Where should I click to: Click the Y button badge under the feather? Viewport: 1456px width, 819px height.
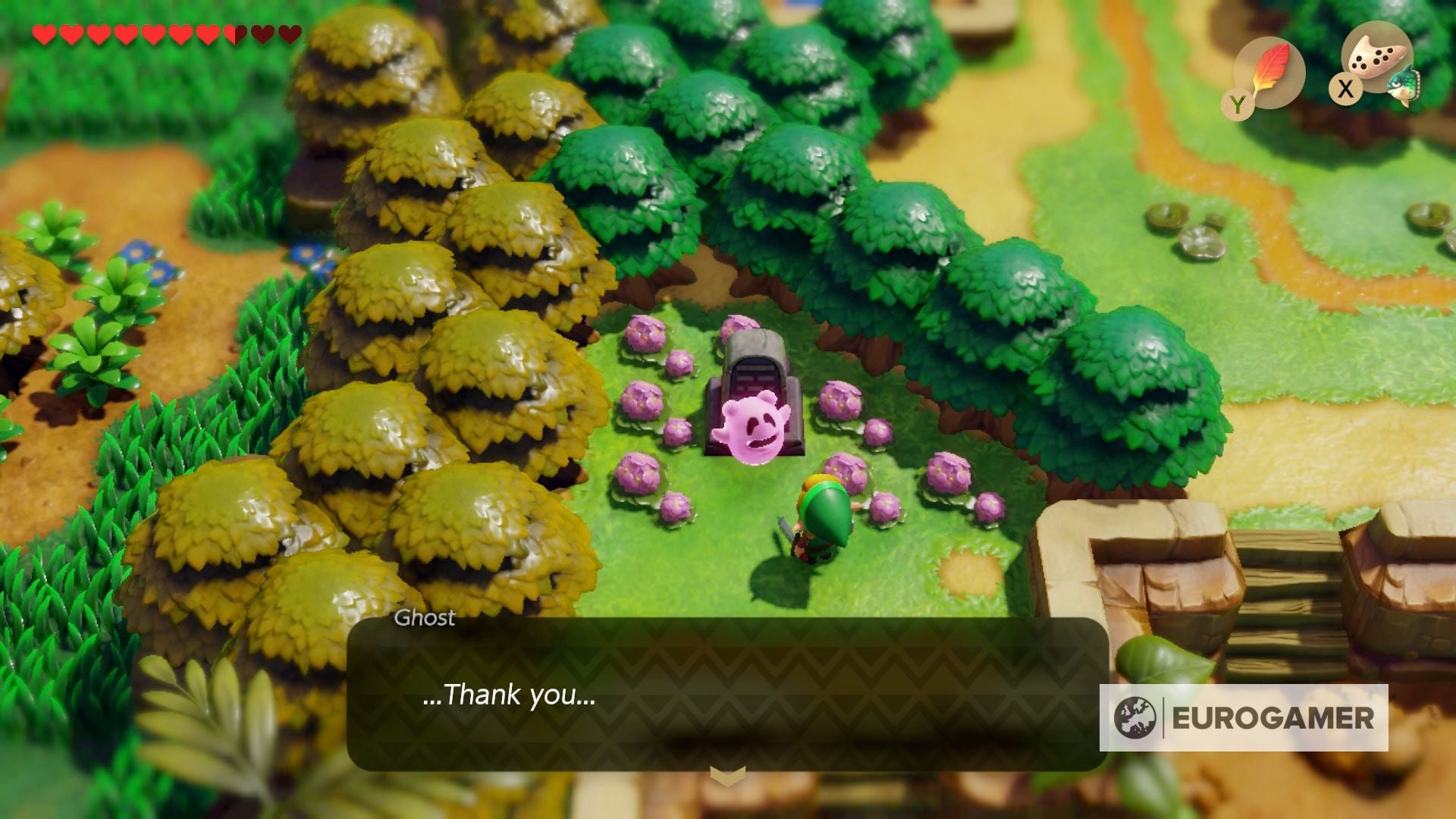pyautogui.click(x=1238, y=104)
